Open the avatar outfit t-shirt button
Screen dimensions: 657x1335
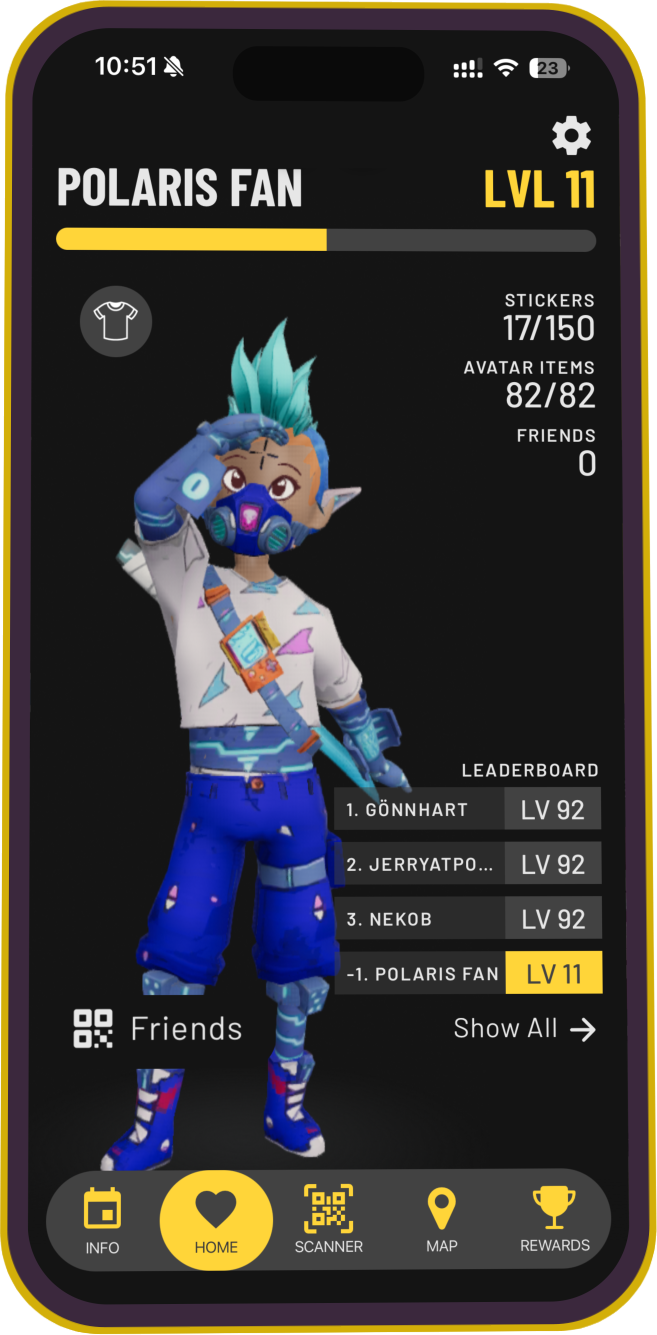click(116, 322)
